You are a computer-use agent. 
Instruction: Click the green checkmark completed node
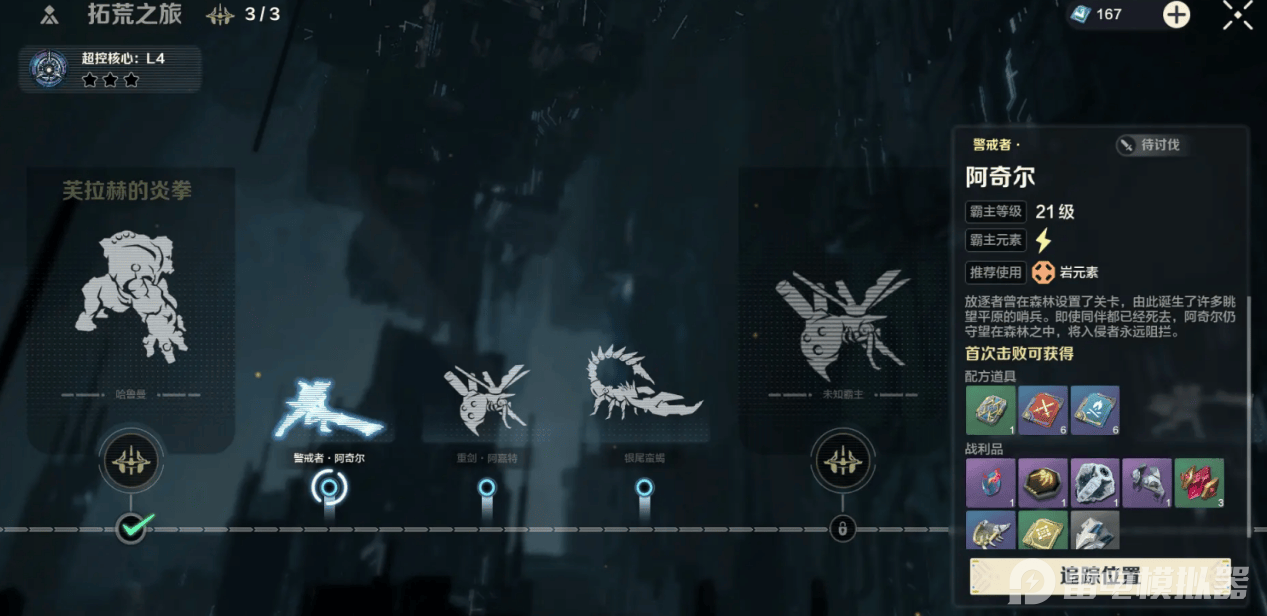131,526
